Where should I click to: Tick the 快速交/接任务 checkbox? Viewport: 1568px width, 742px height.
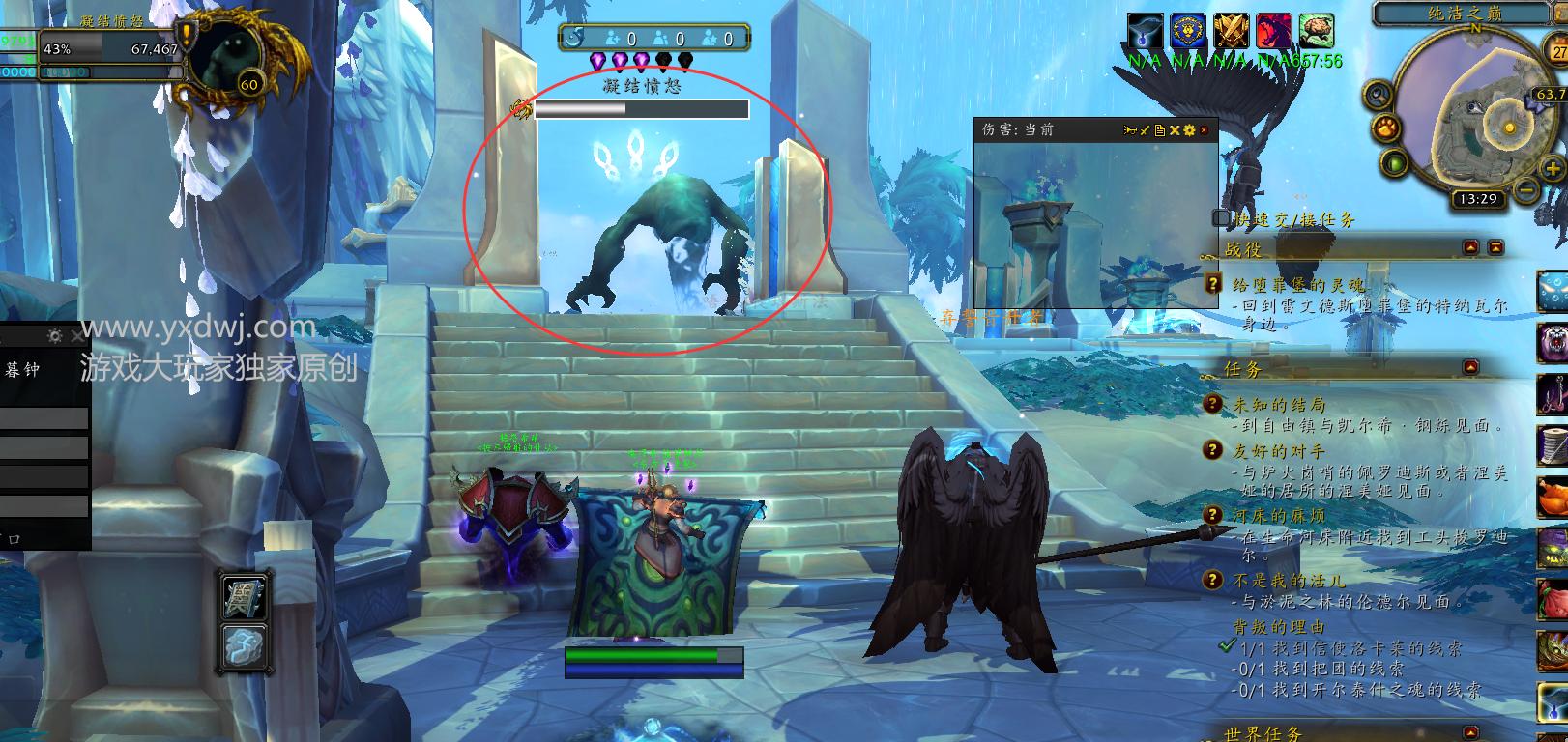point(1222,218)
